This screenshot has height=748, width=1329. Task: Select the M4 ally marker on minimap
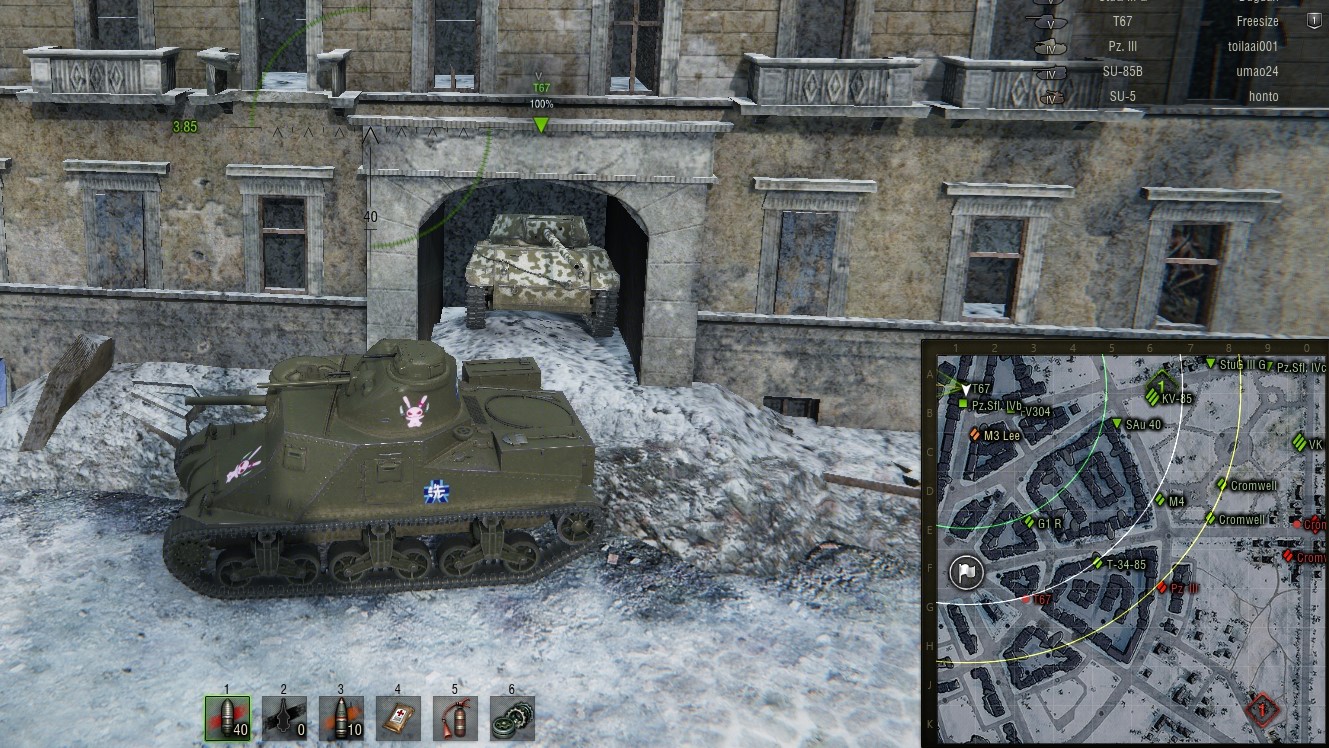(1161, 500)
